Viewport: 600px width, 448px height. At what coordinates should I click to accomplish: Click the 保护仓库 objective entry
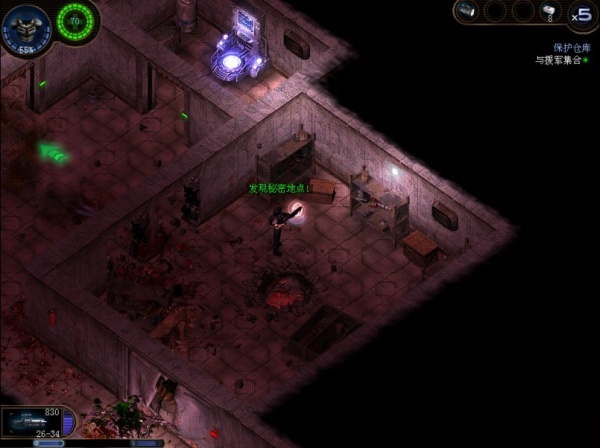click(566, 47)
